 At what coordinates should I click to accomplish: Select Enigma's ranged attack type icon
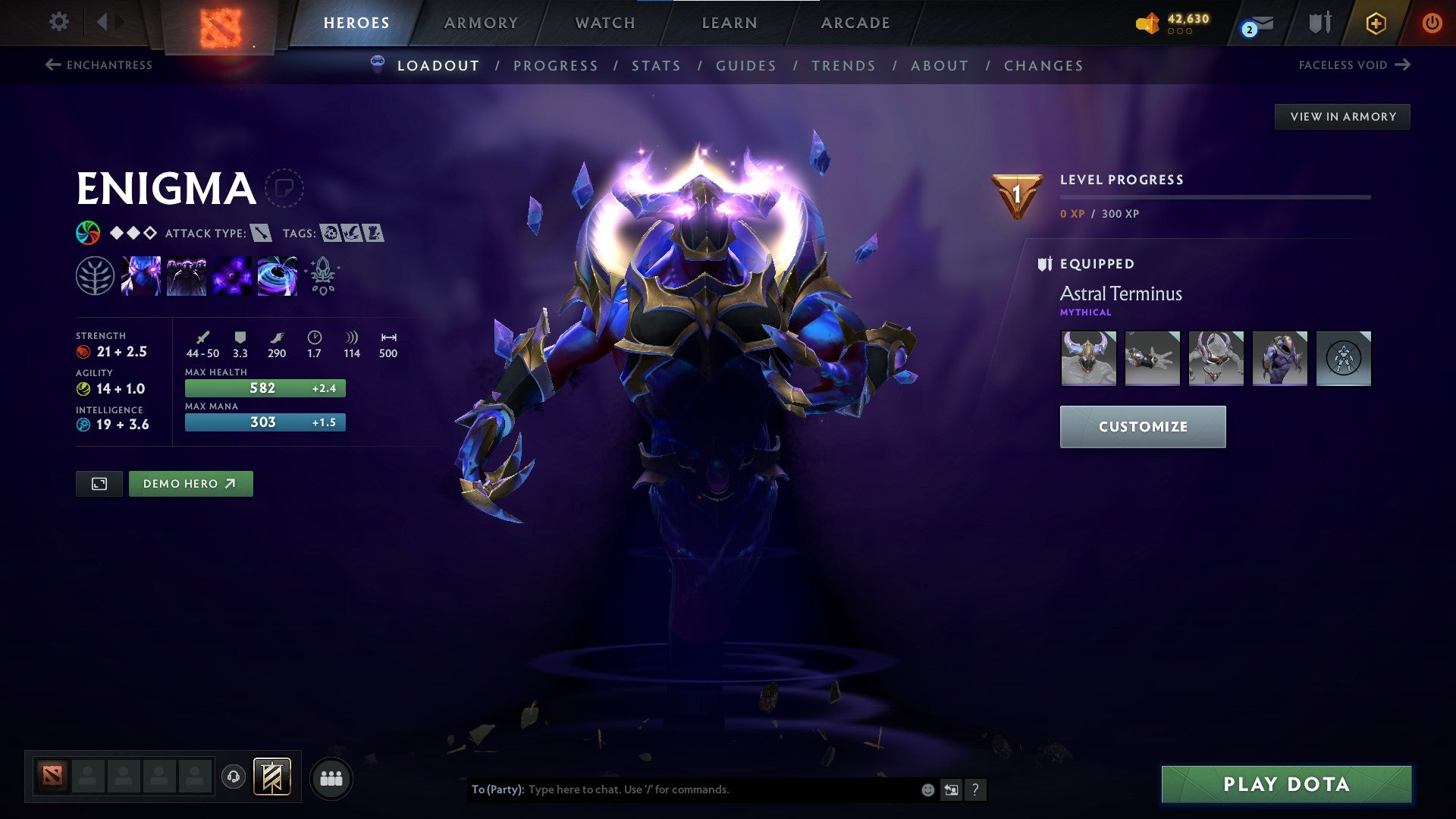pyautogui.click(x=262, y=234)
